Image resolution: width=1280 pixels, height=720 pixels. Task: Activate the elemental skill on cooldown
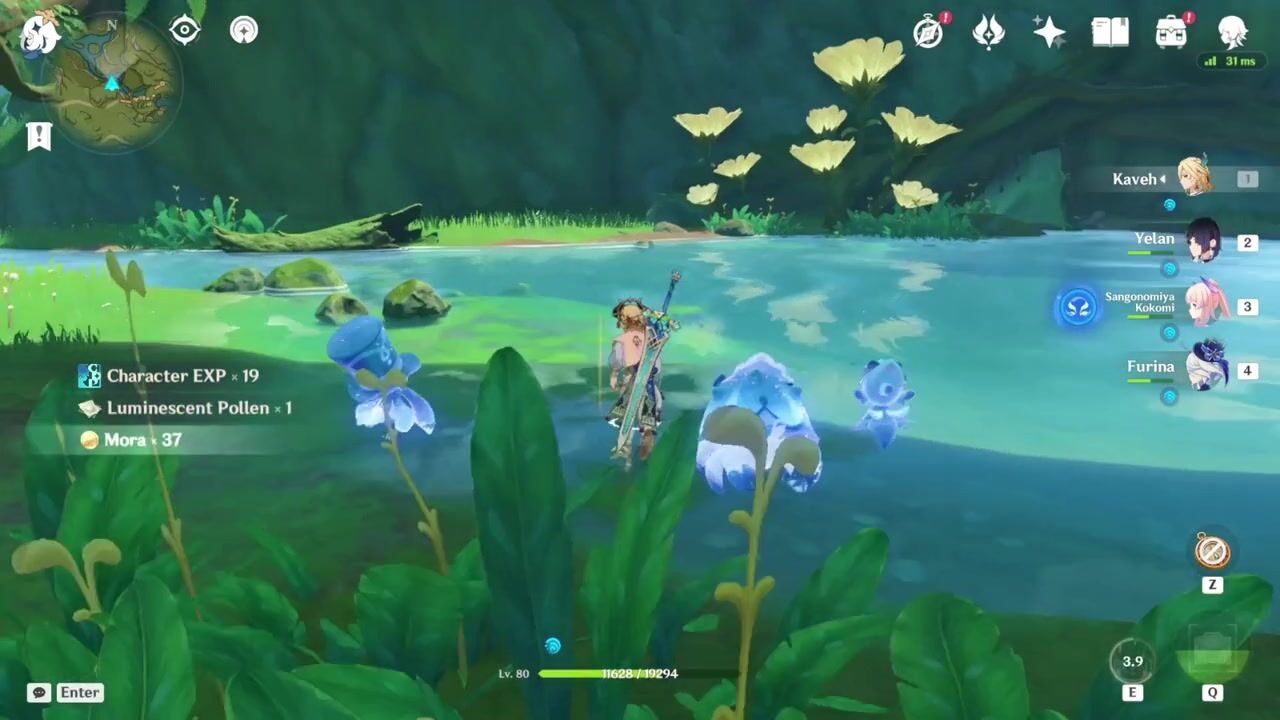tap(1132, 661)
